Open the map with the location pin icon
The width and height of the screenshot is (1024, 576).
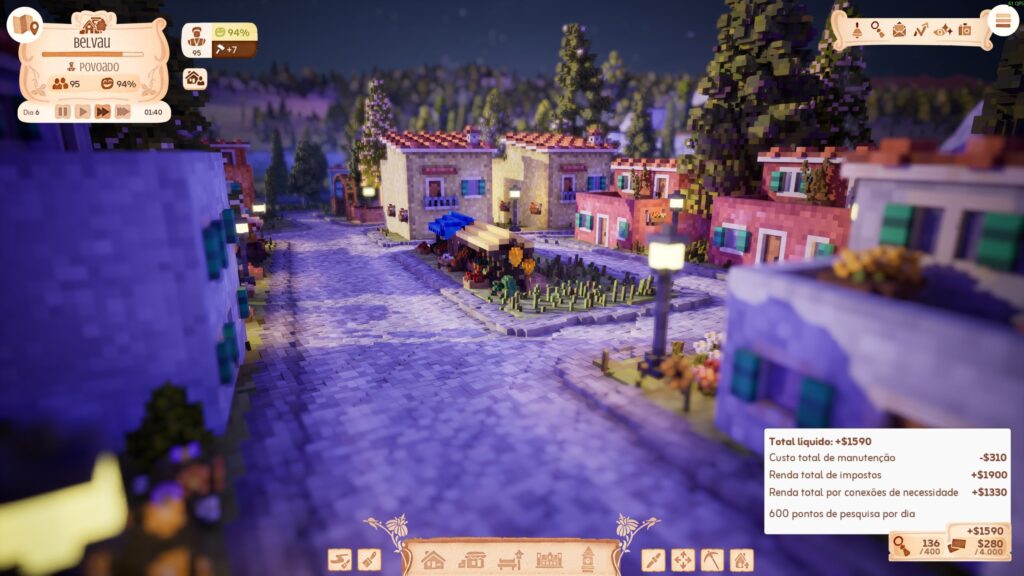(x=24, y=24)
